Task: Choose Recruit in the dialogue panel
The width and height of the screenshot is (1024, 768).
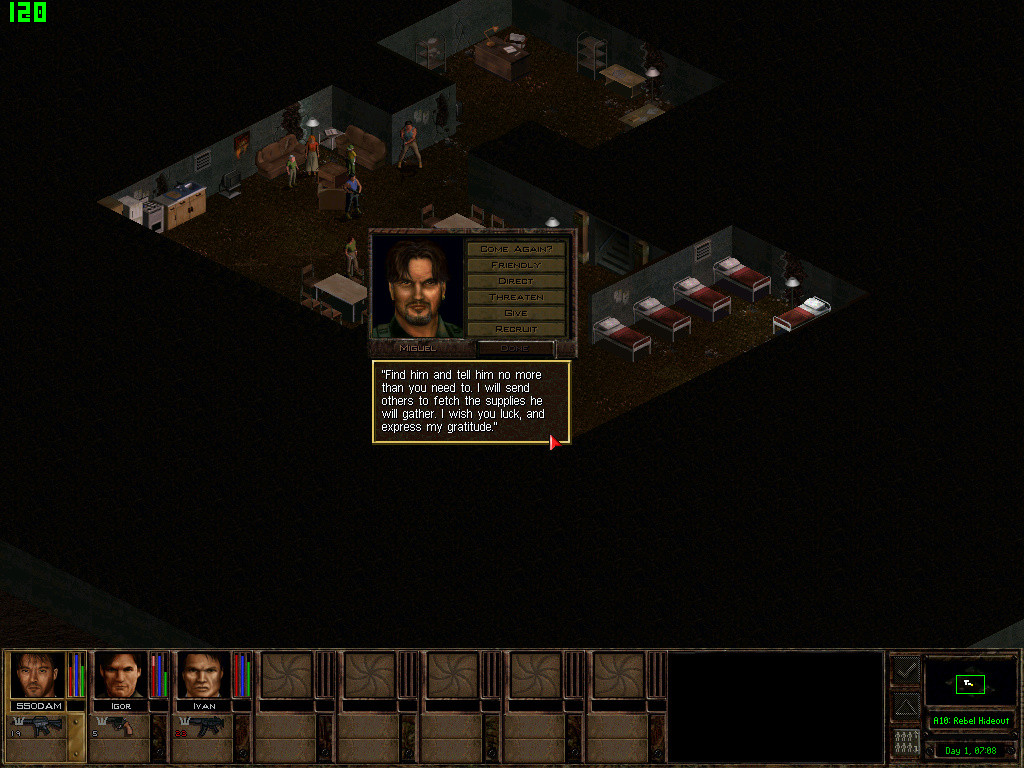Action: tap(515, 329)
